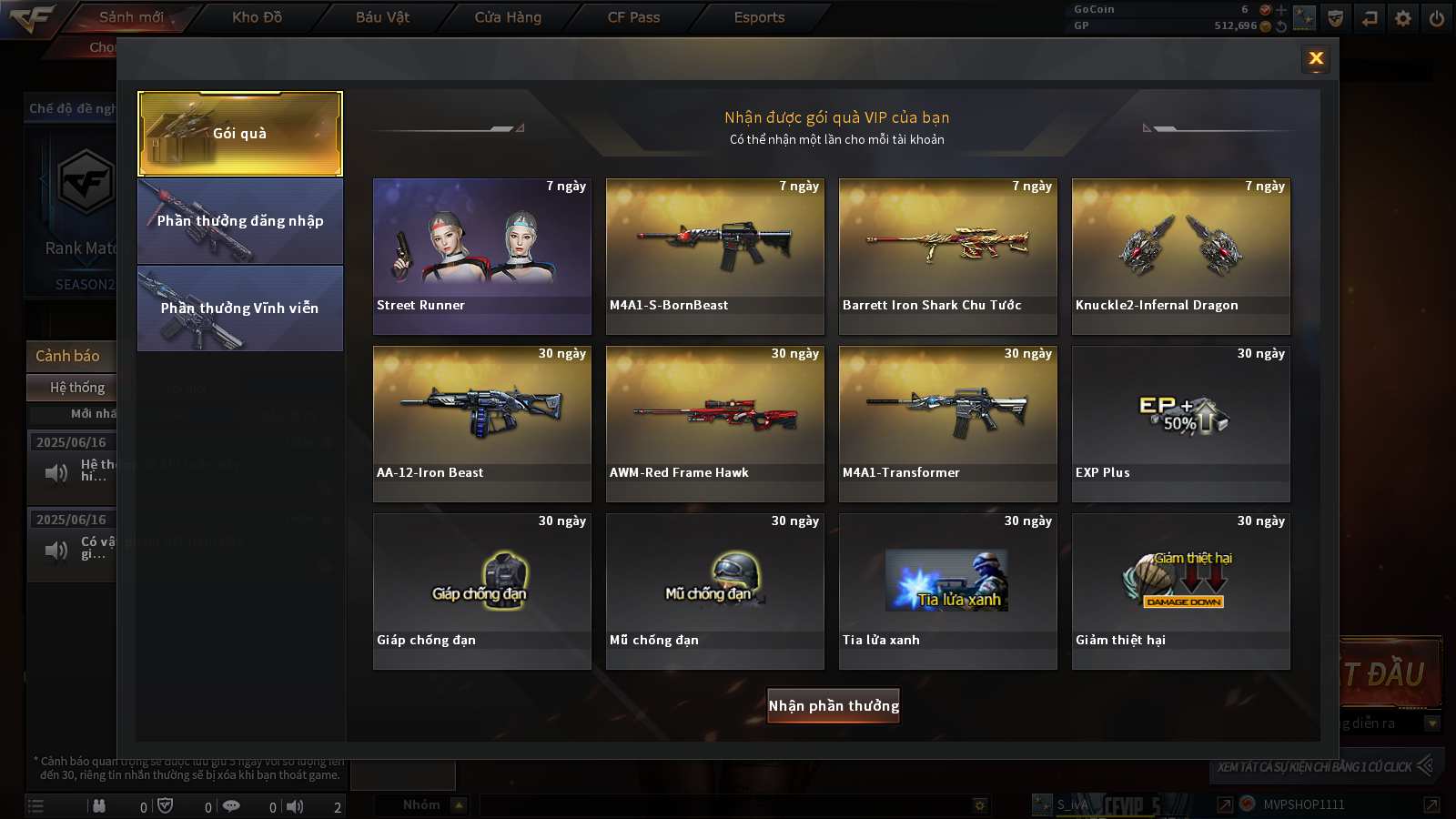
Task: Open settings via the gear icon
Action: 1403,18
